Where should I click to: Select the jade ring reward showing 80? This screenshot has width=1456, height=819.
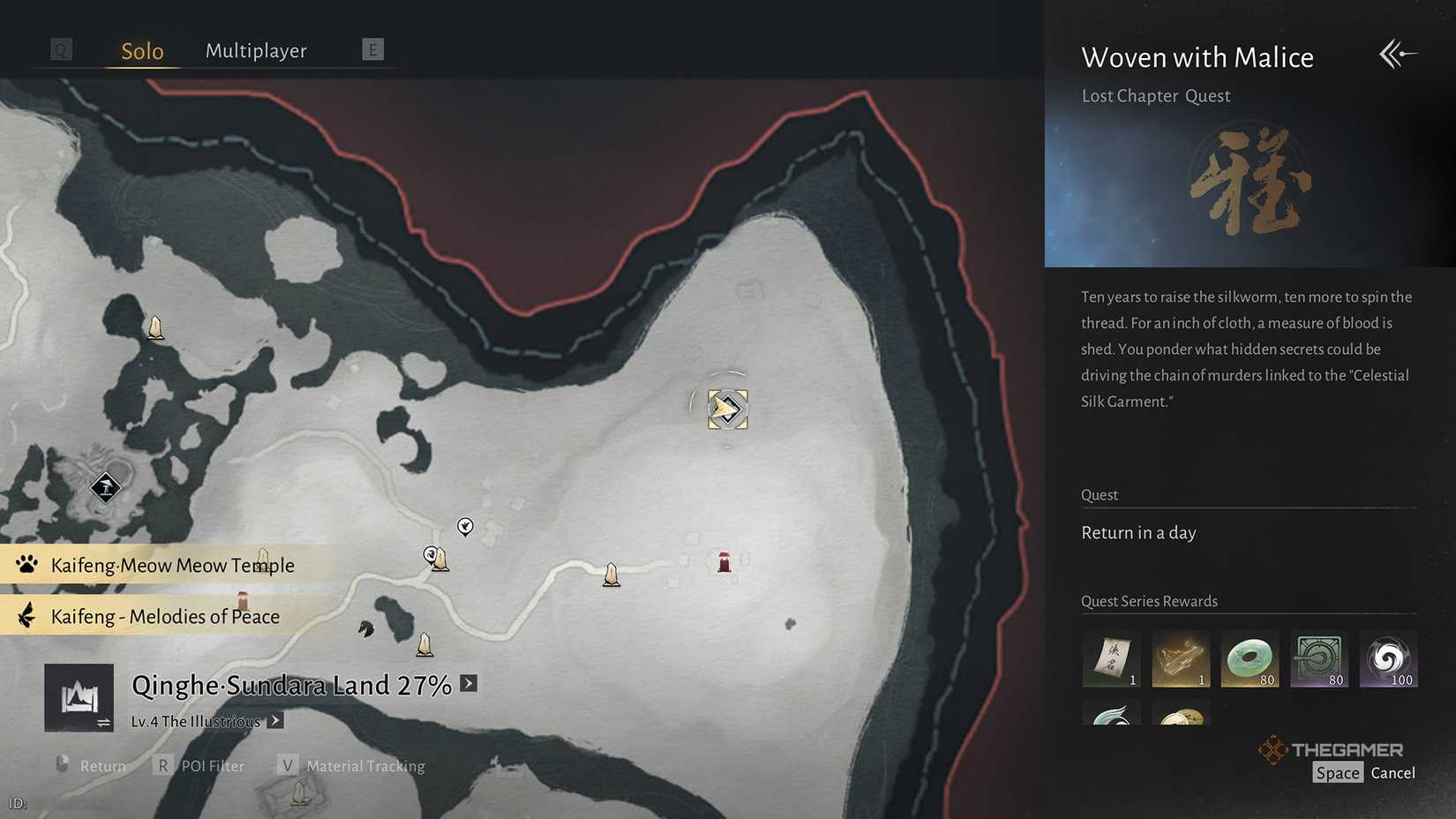[x=1250, y=658]
